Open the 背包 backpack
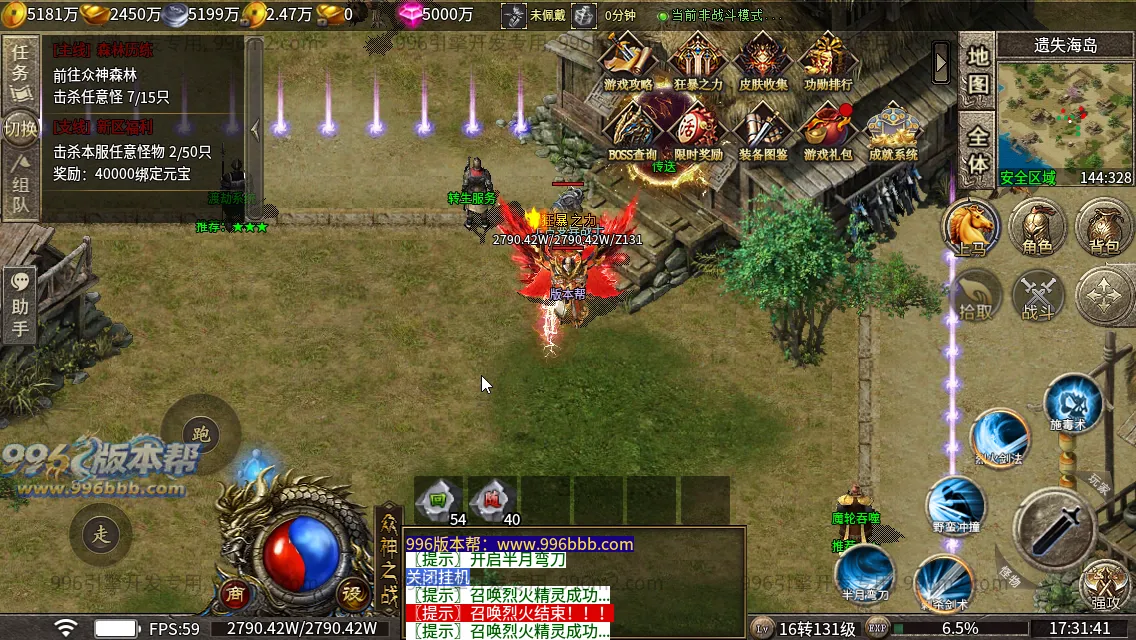This screenshot has width=1136, height=640. click(1103, 226)
